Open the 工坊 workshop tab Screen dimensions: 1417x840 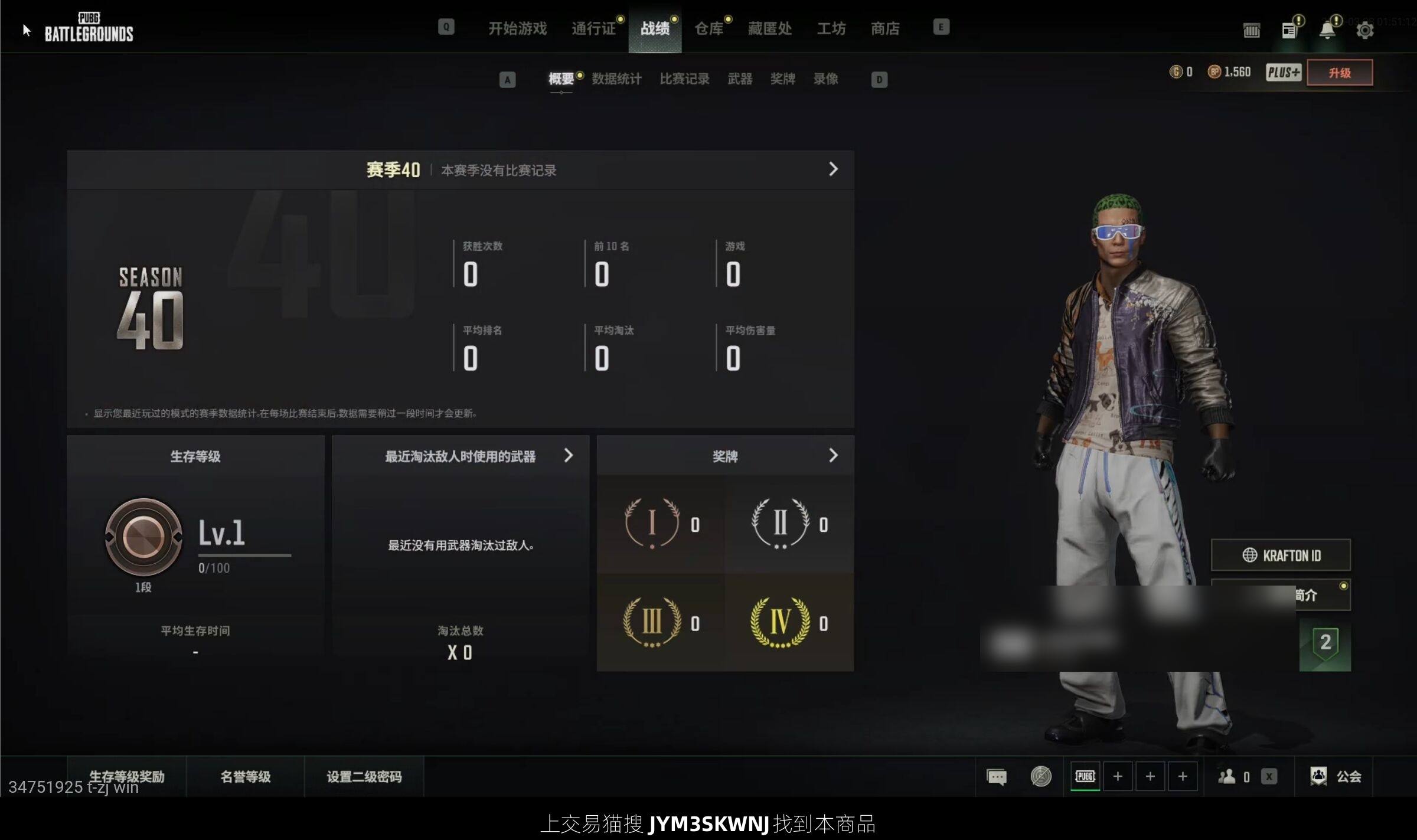(831, 28)
